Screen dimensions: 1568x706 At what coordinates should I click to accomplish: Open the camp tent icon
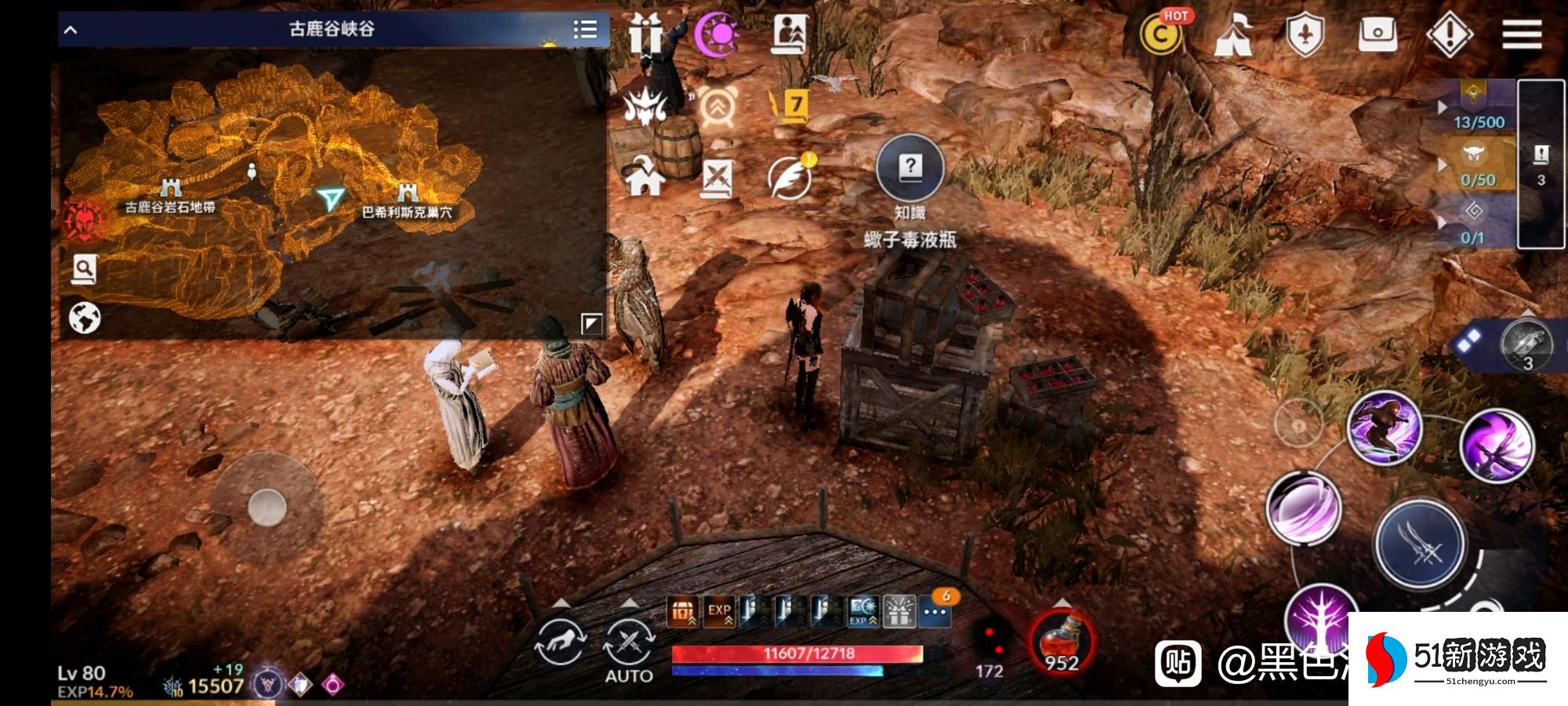tap(1232, 35)
